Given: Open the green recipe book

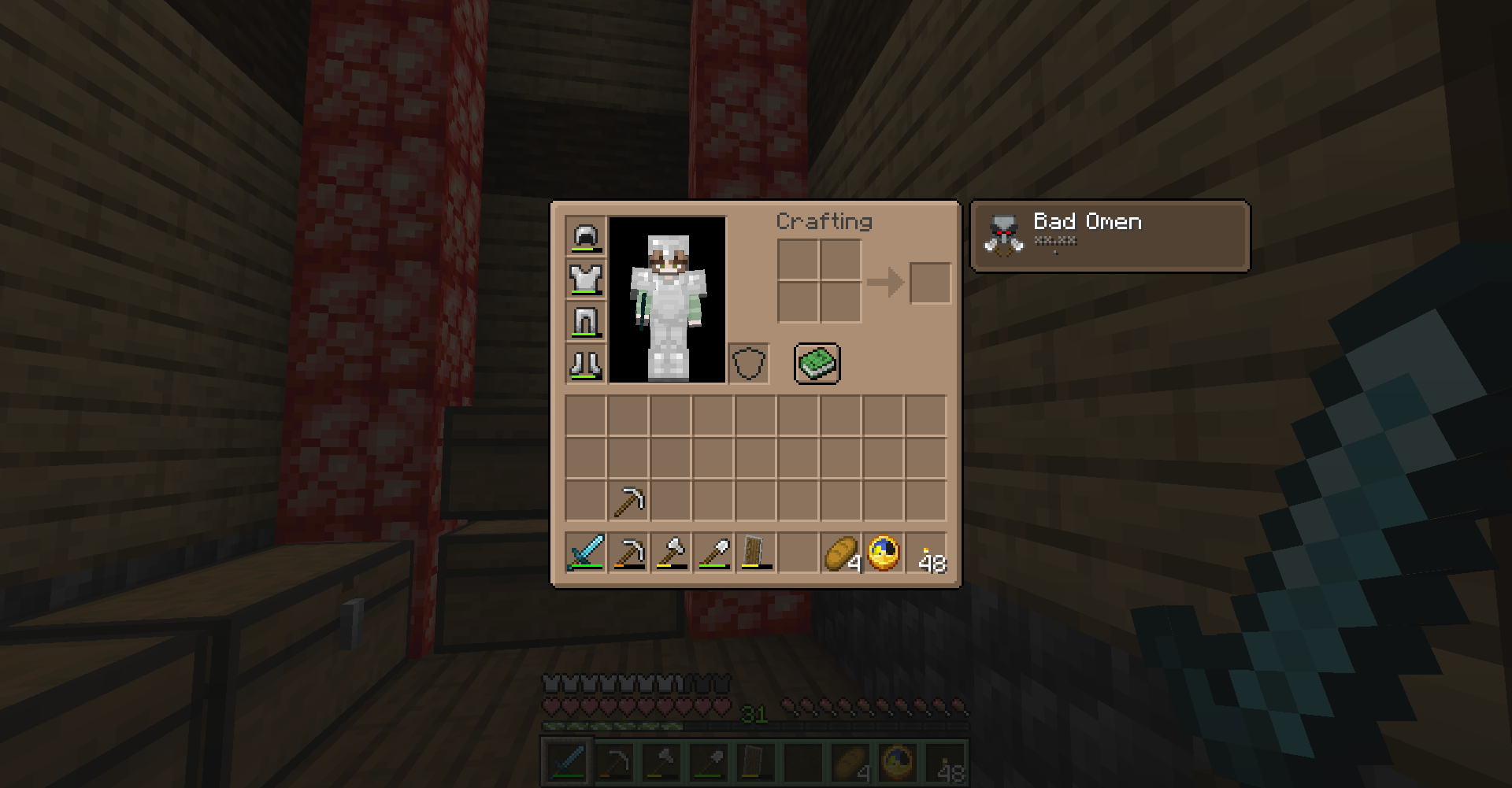Looking at the screenshot, I should (x=817, y=363).
